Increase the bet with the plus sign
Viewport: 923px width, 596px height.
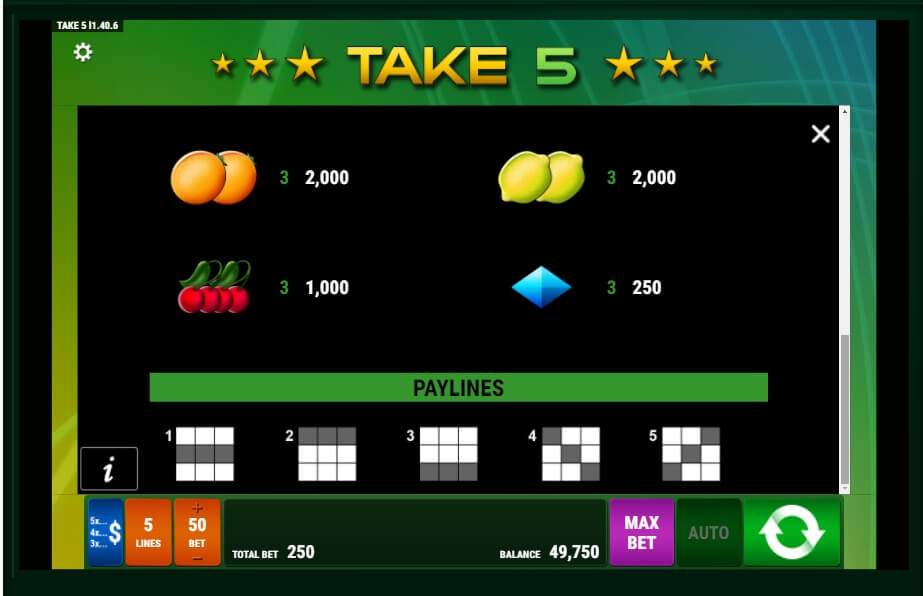[197, 509]
